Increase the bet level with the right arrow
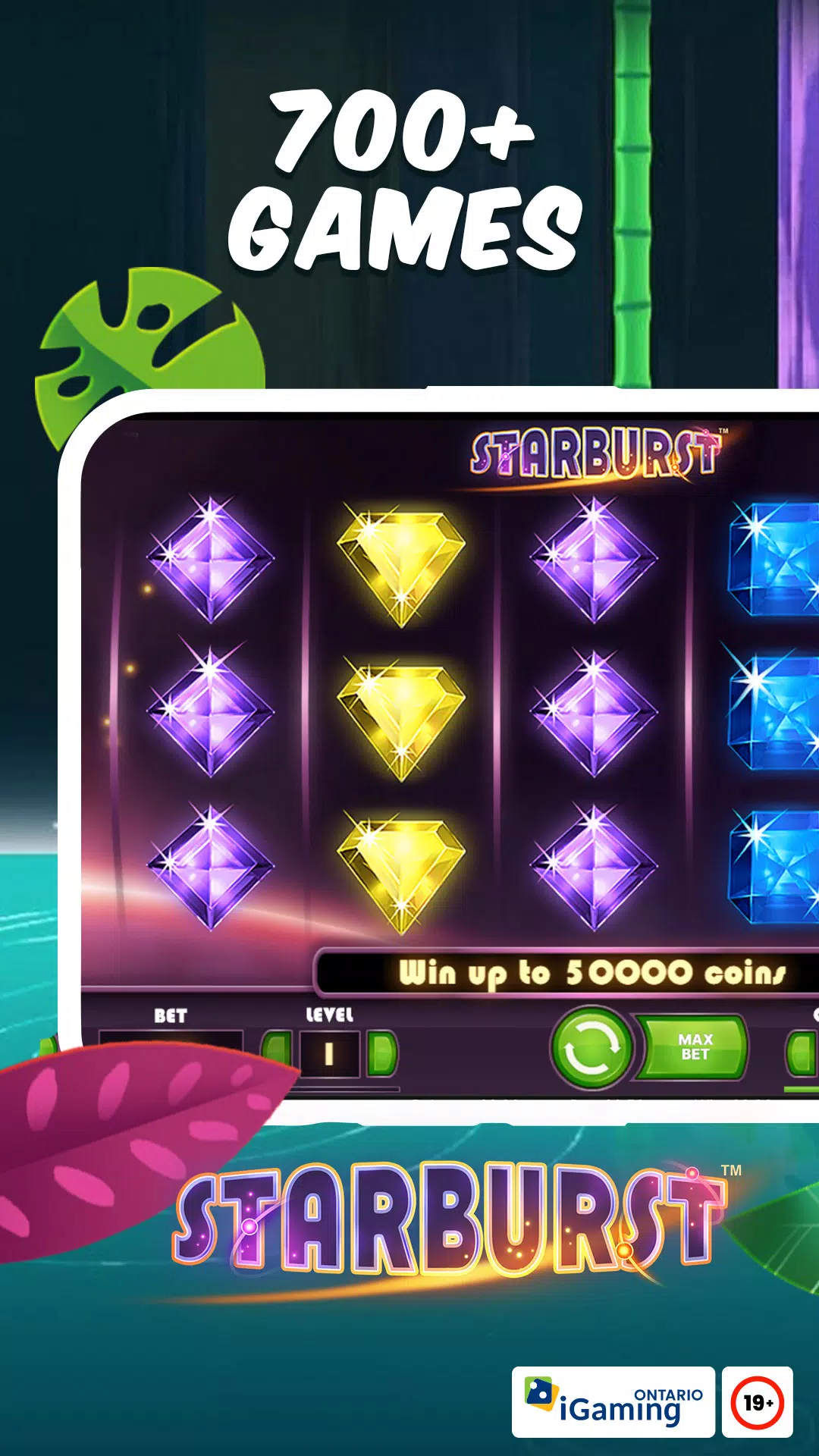The width and height of the screenshot is (819, 1456). (x=381, y=1053)
